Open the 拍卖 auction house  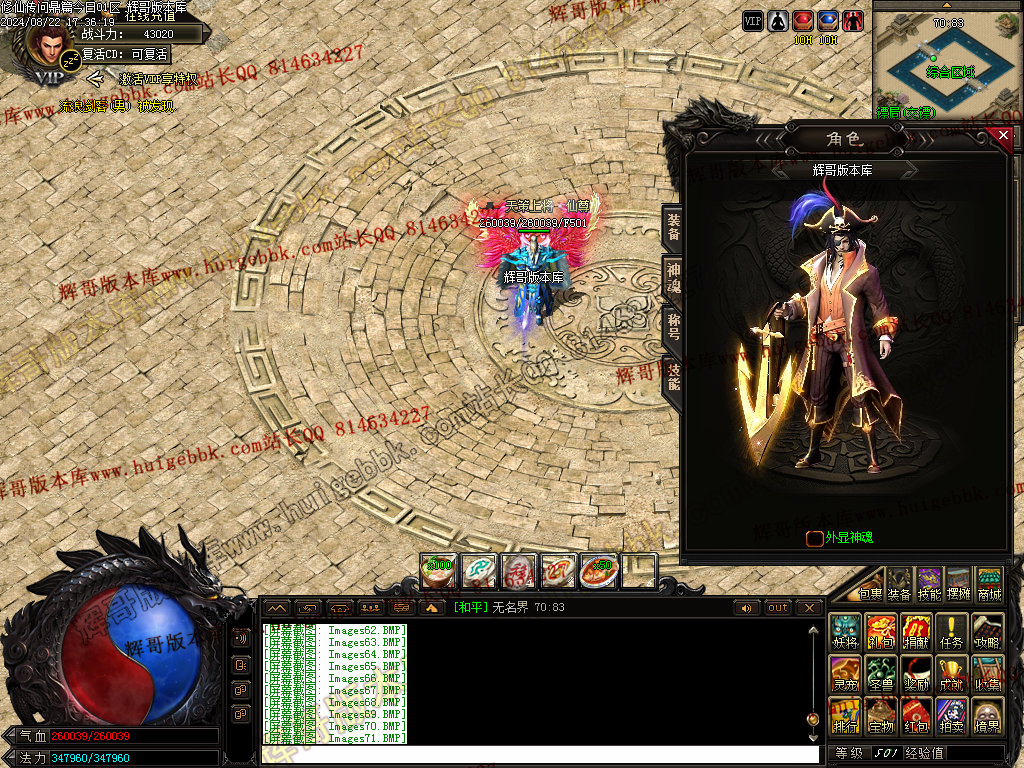coord(952,718)
